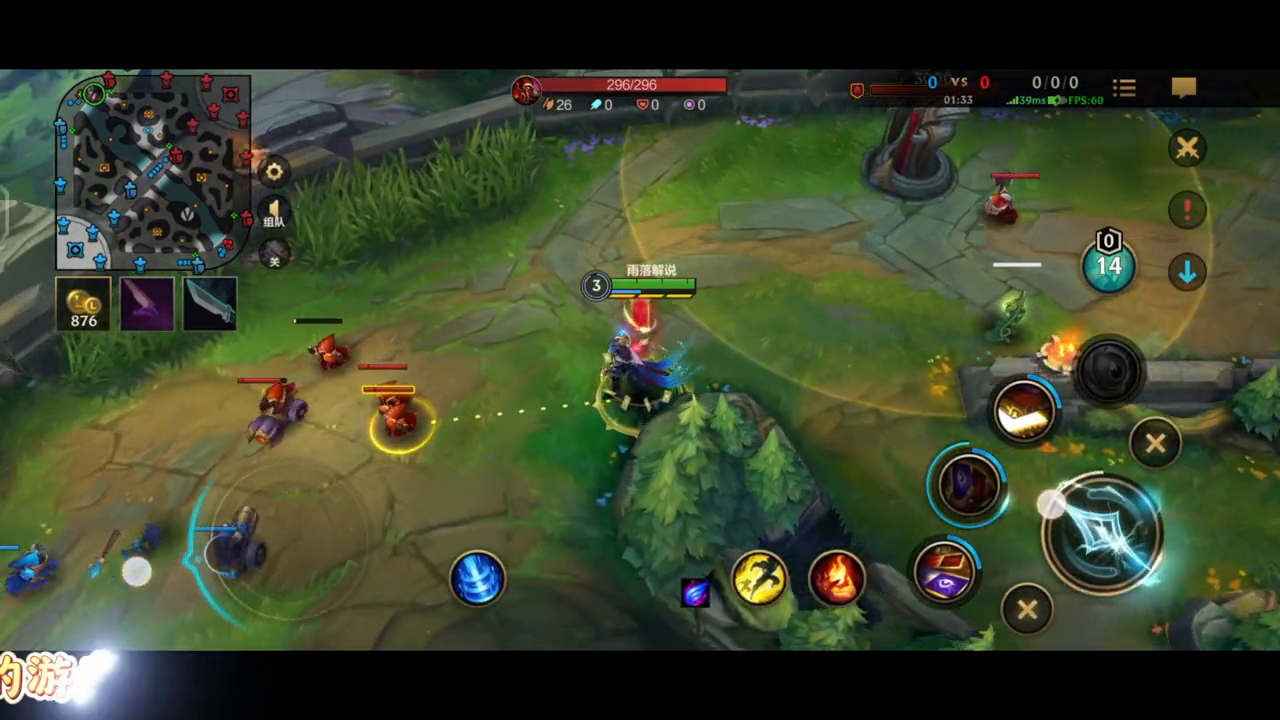The height and width of the screenshot is (720, 1280).
Task: Activate the purple eye card ability
Action: click(x=944, y=571)
